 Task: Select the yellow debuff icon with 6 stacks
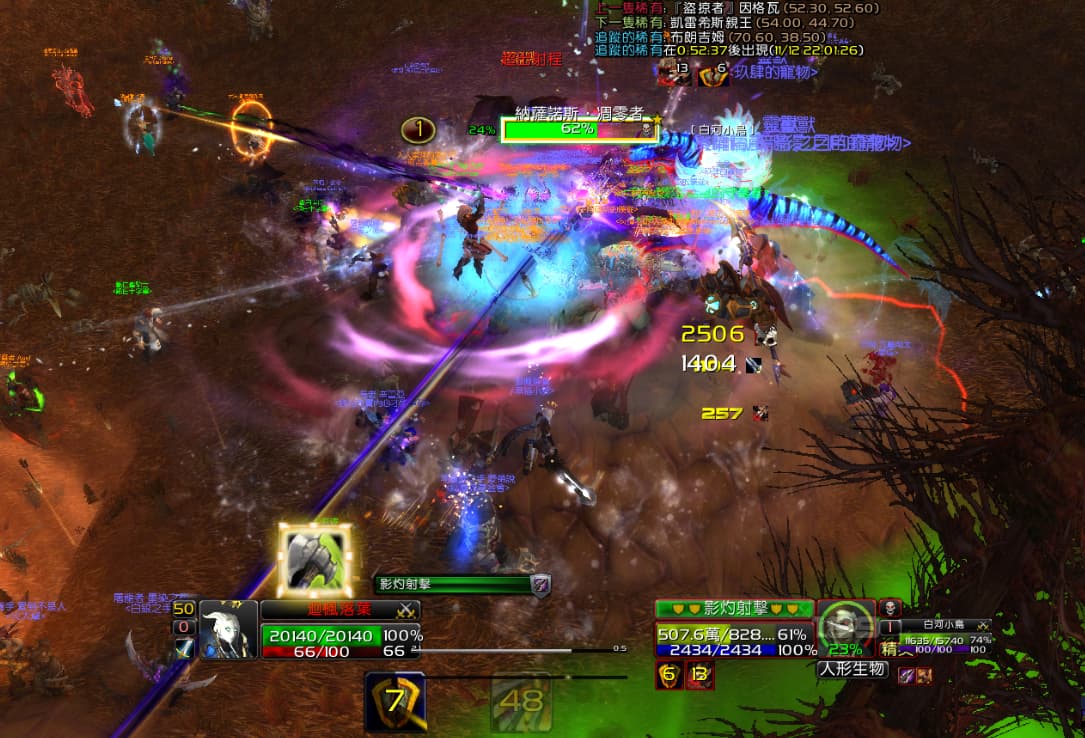click(713, 71)
